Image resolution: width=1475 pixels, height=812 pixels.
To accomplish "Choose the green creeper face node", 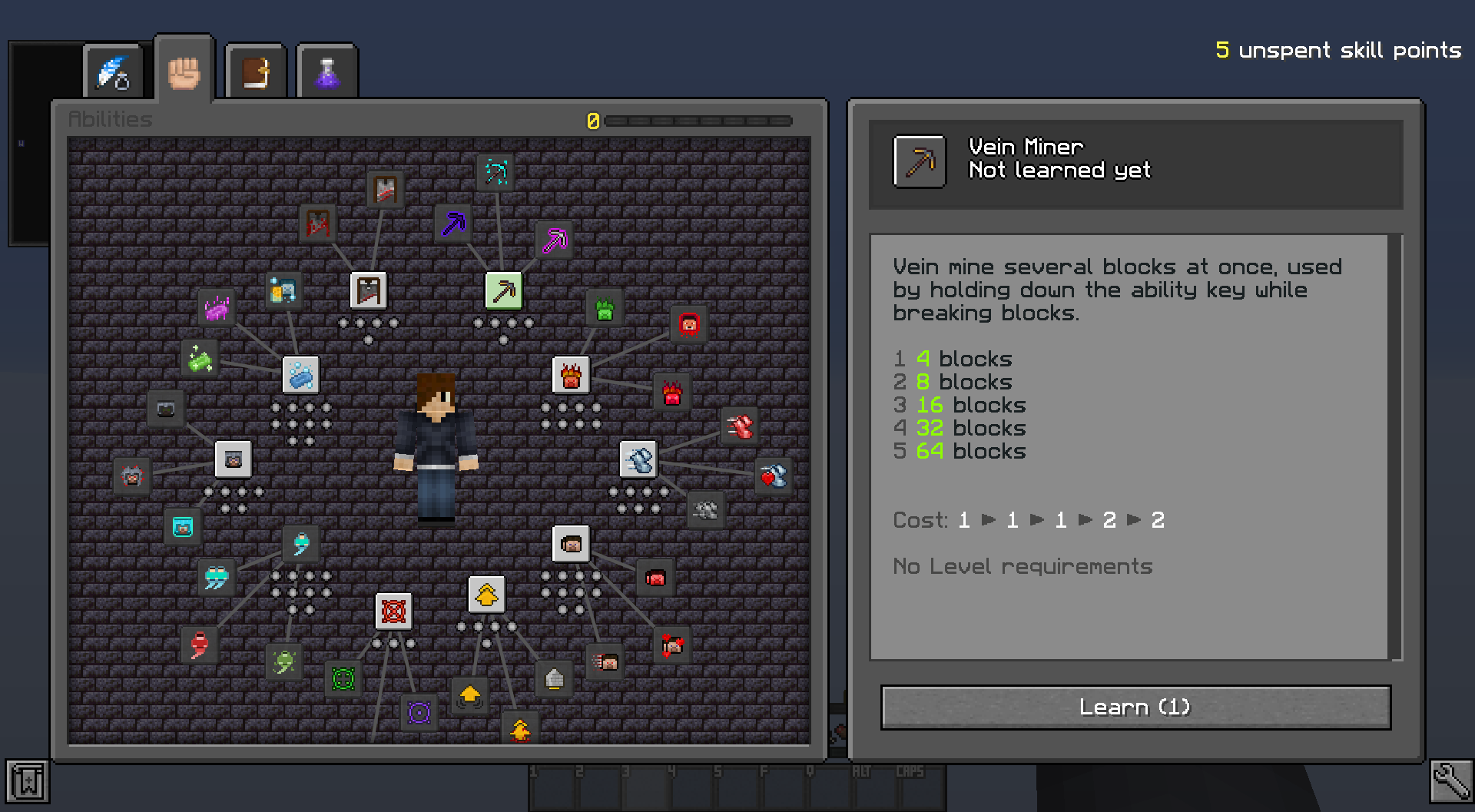I will pos(605,309).
